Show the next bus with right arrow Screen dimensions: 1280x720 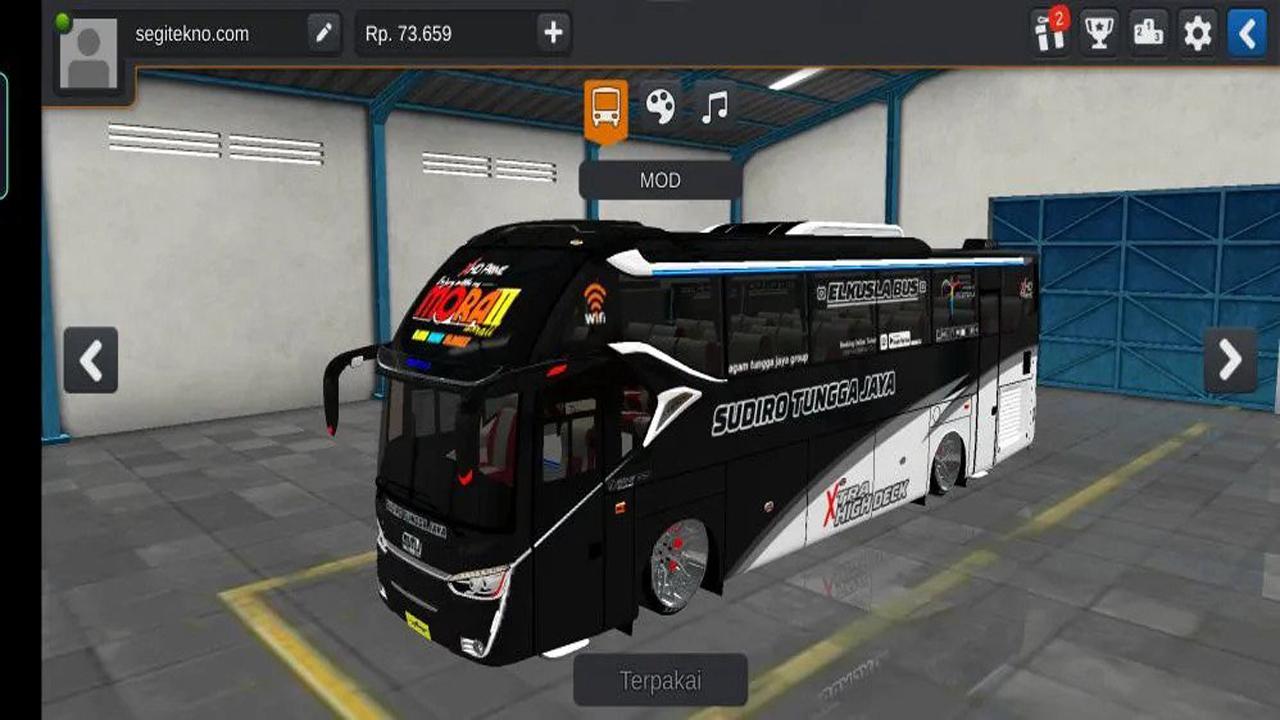1230,360
